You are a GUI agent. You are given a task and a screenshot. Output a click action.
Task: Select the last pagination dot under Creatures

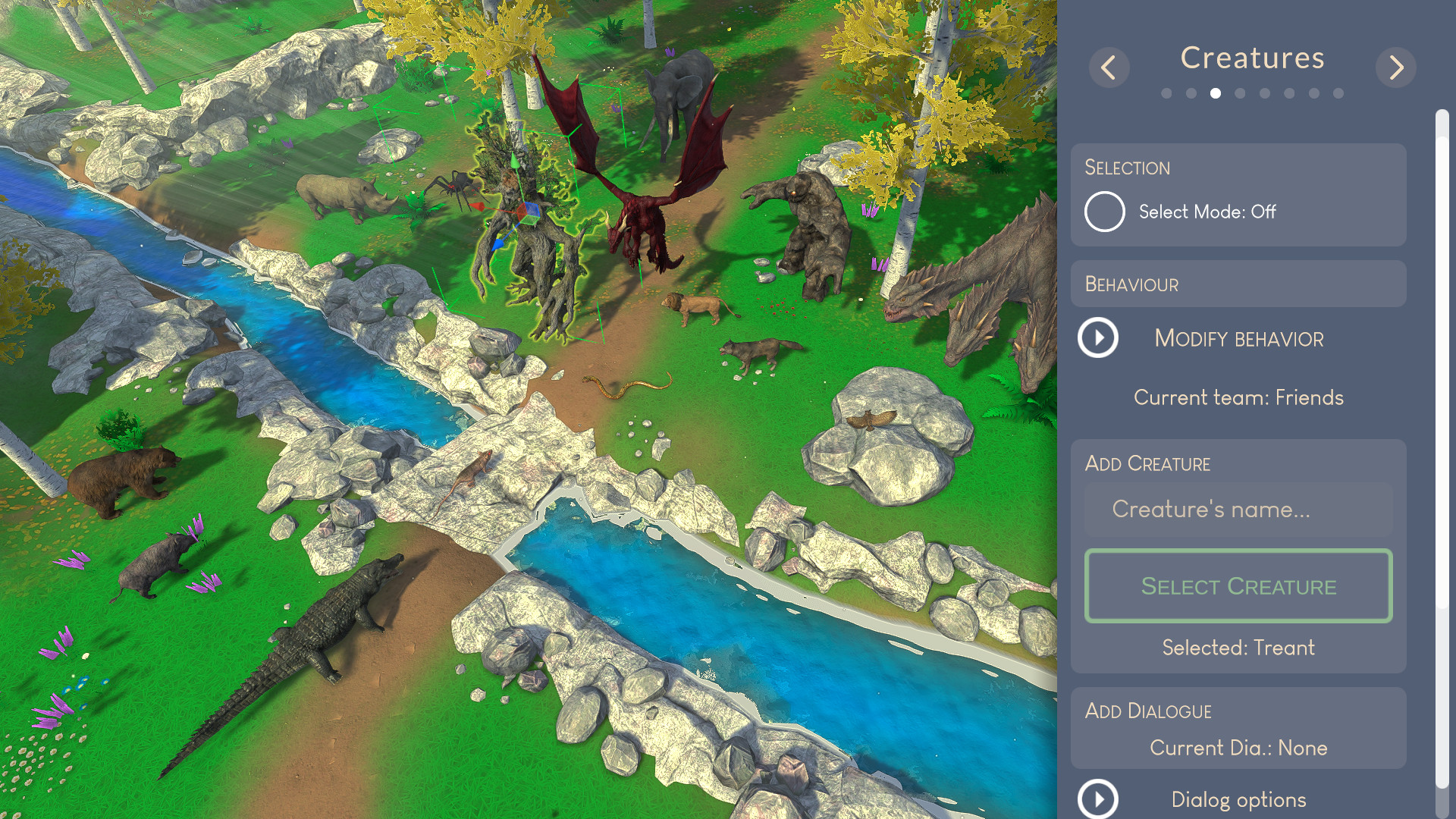pos(1338,93)
